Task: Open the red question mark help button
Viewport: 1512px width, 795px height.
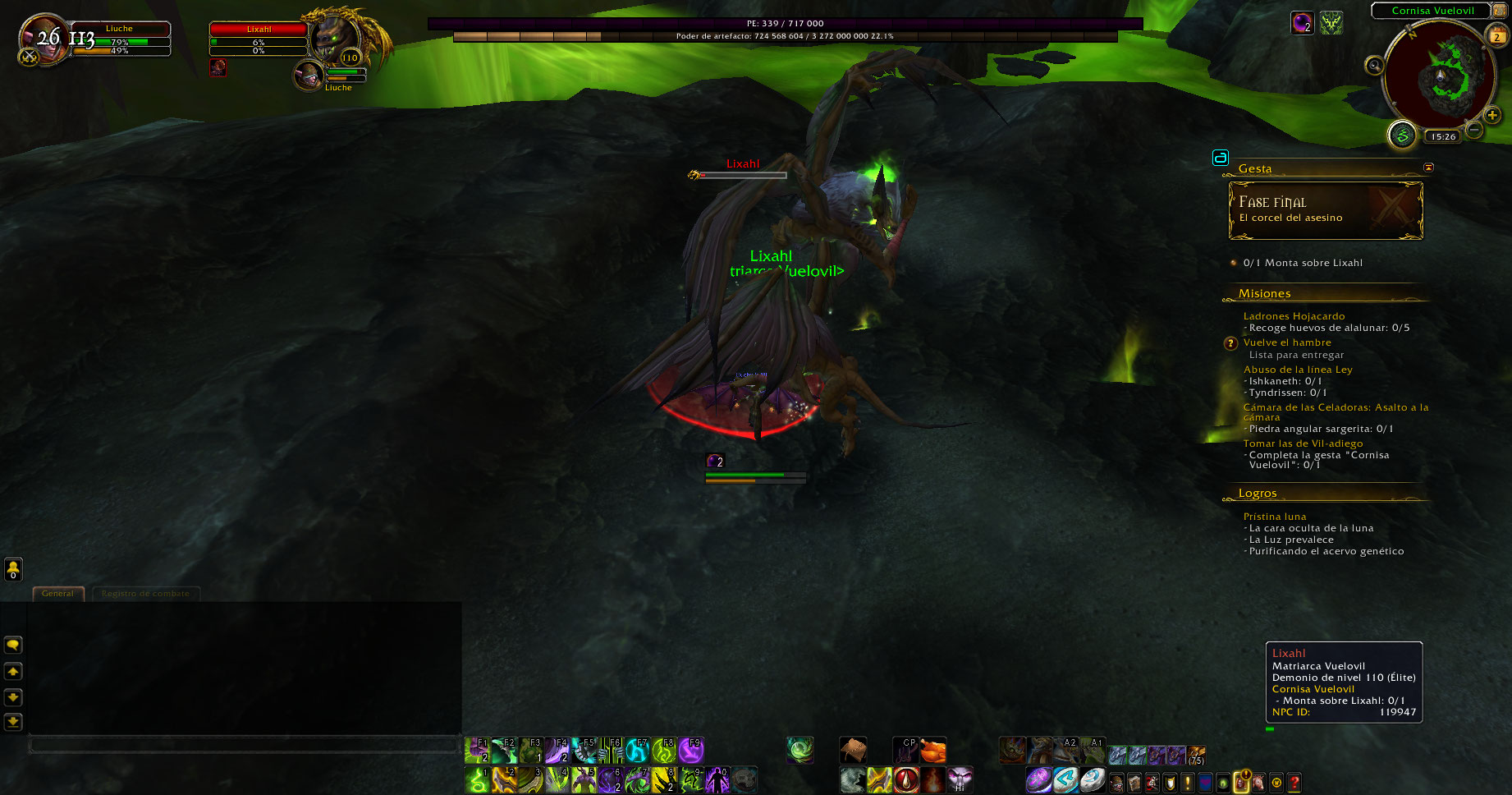Action: 1294,783
